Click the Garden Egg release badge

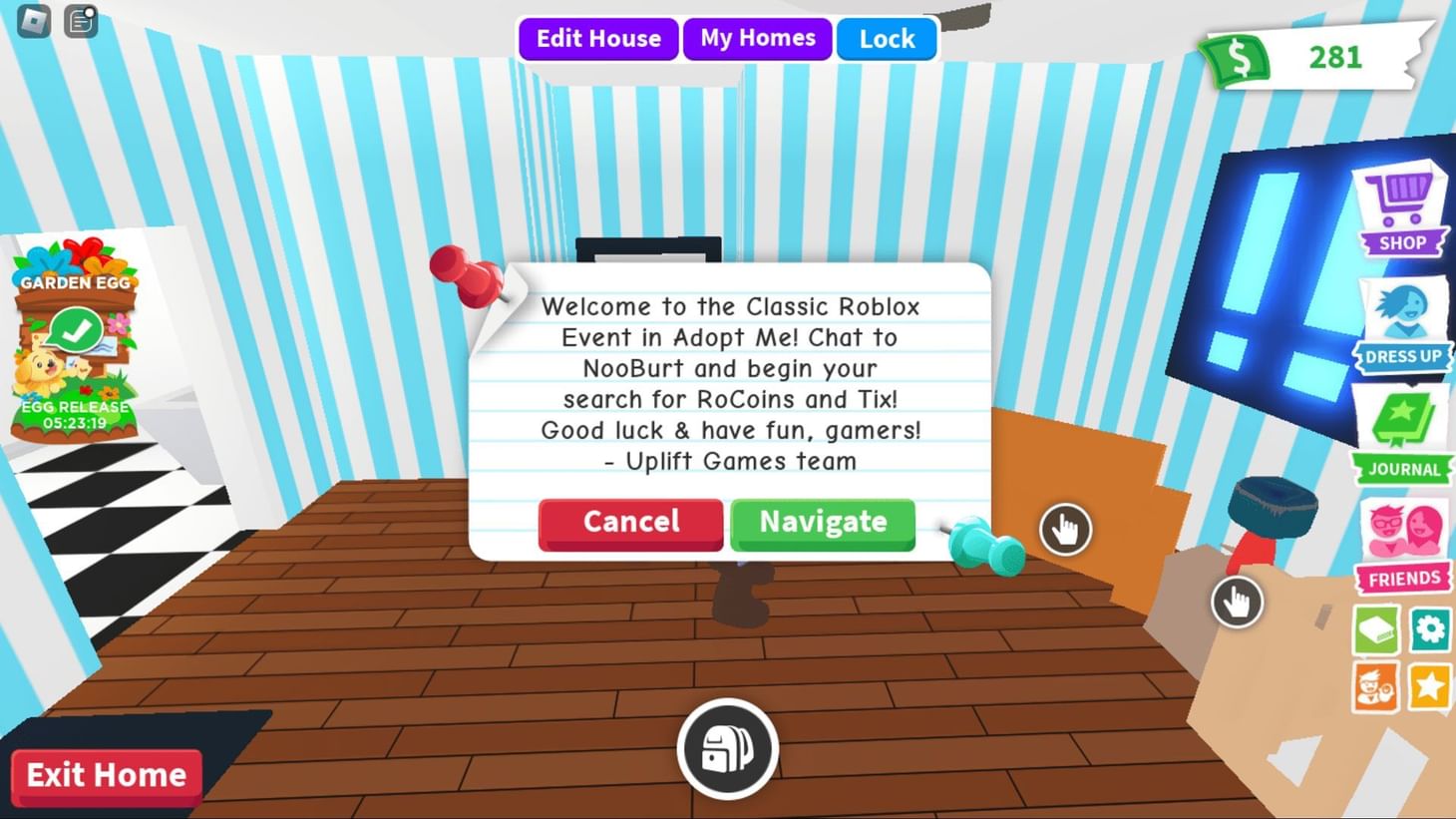point(74,411)
